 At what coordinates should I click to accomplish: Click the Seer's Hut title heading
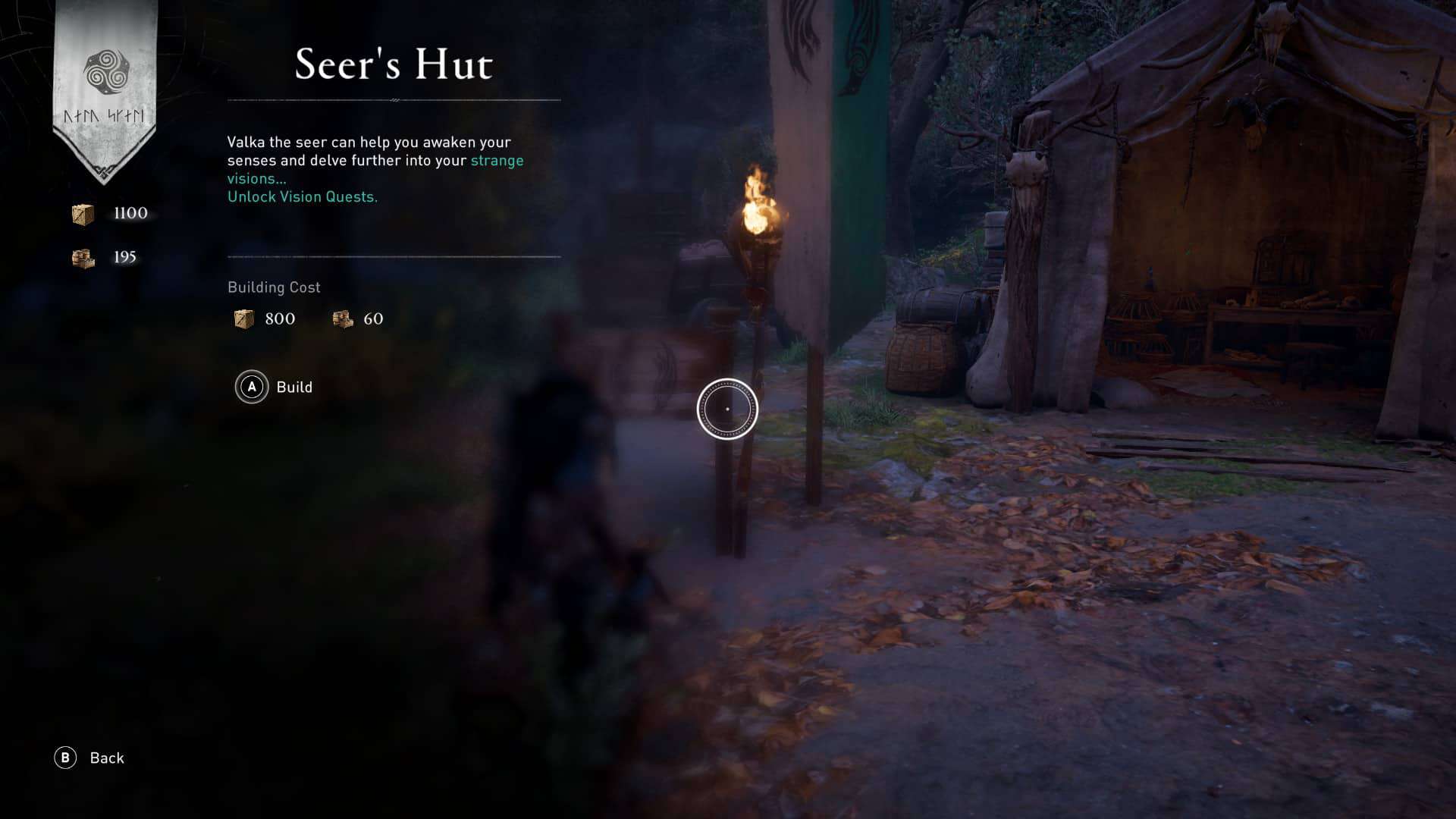pyautogui.click(x=394, y=66)
